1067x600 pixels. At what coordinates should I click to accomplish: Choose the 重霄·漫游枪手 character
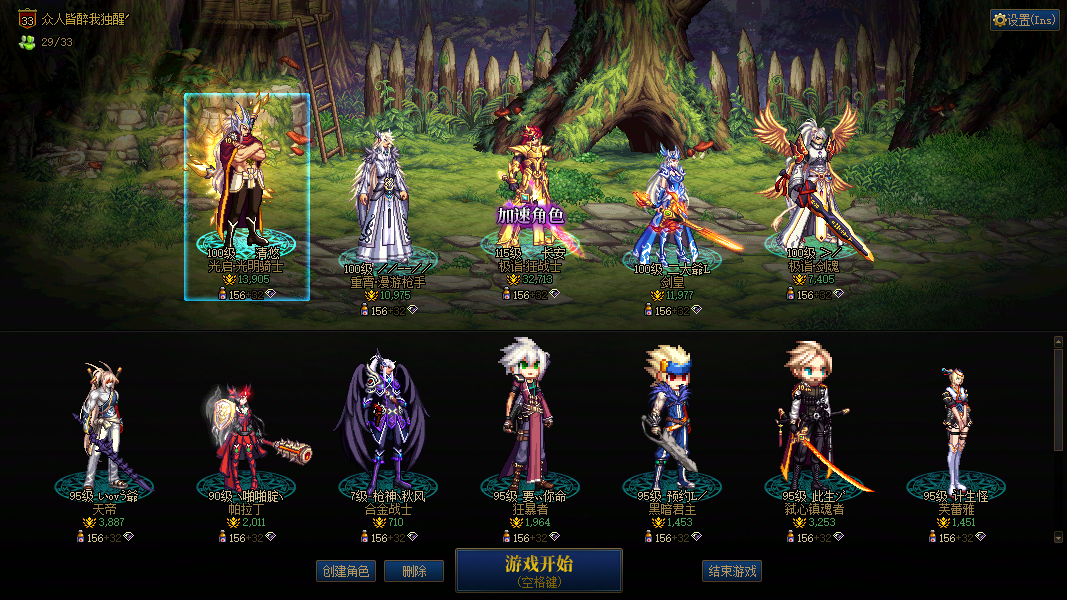386,200
